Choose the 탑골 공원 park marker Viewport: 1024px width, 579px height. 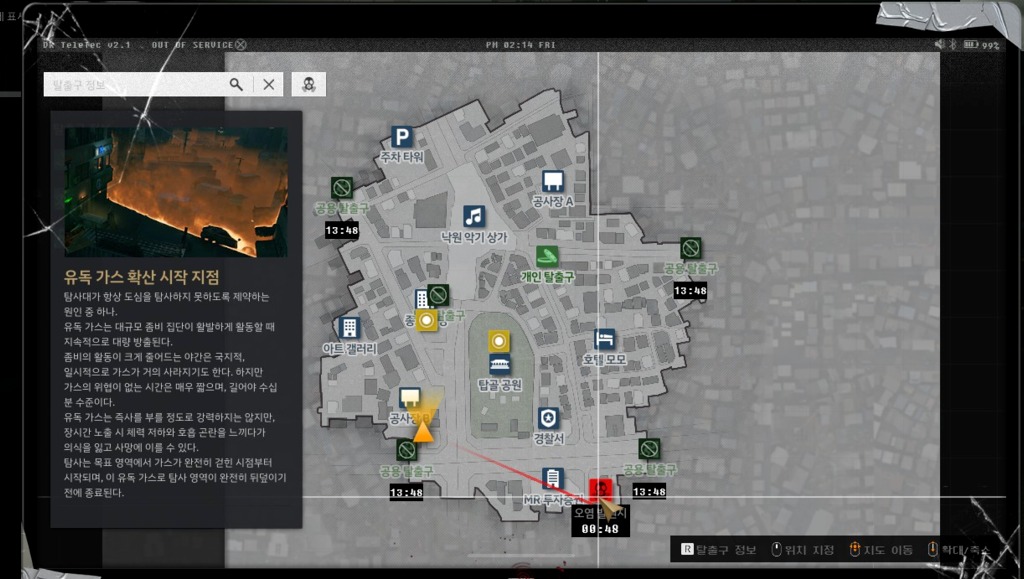500,364
